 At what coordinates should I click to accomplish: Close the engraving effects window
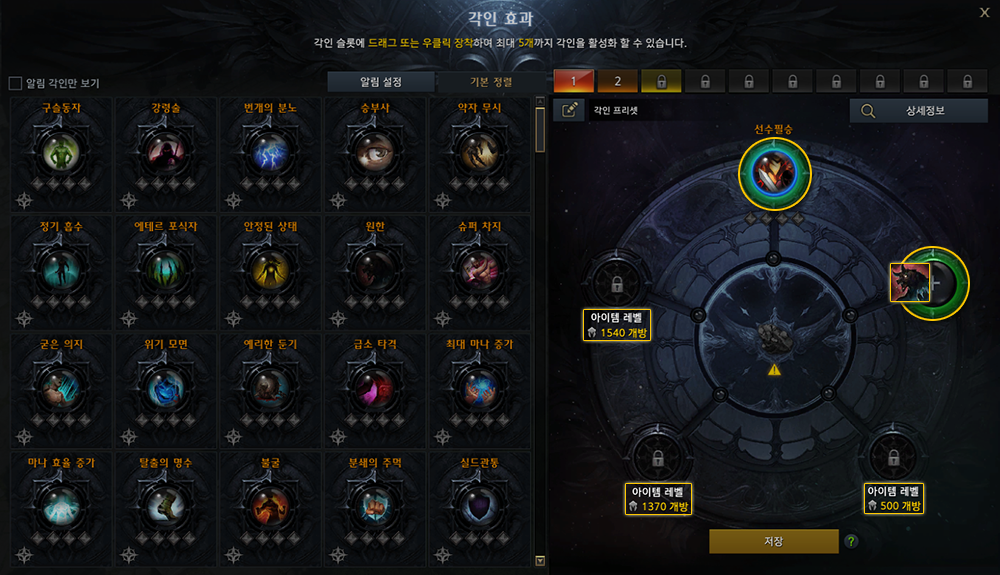[x=984, y=13]
